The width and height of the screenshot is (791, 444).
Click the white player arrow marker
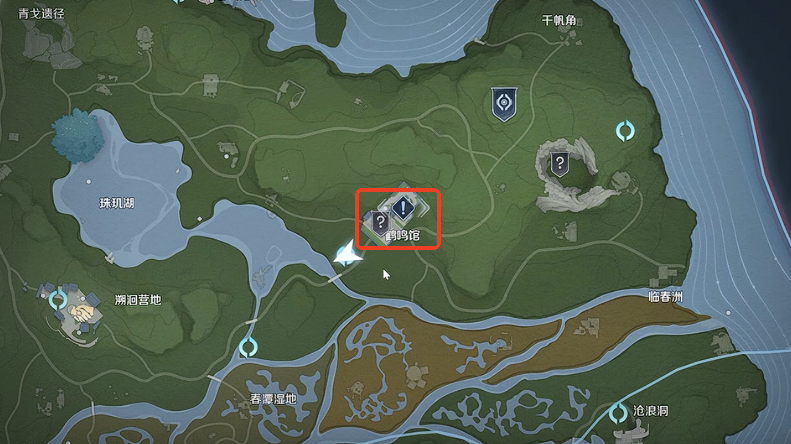347,256
